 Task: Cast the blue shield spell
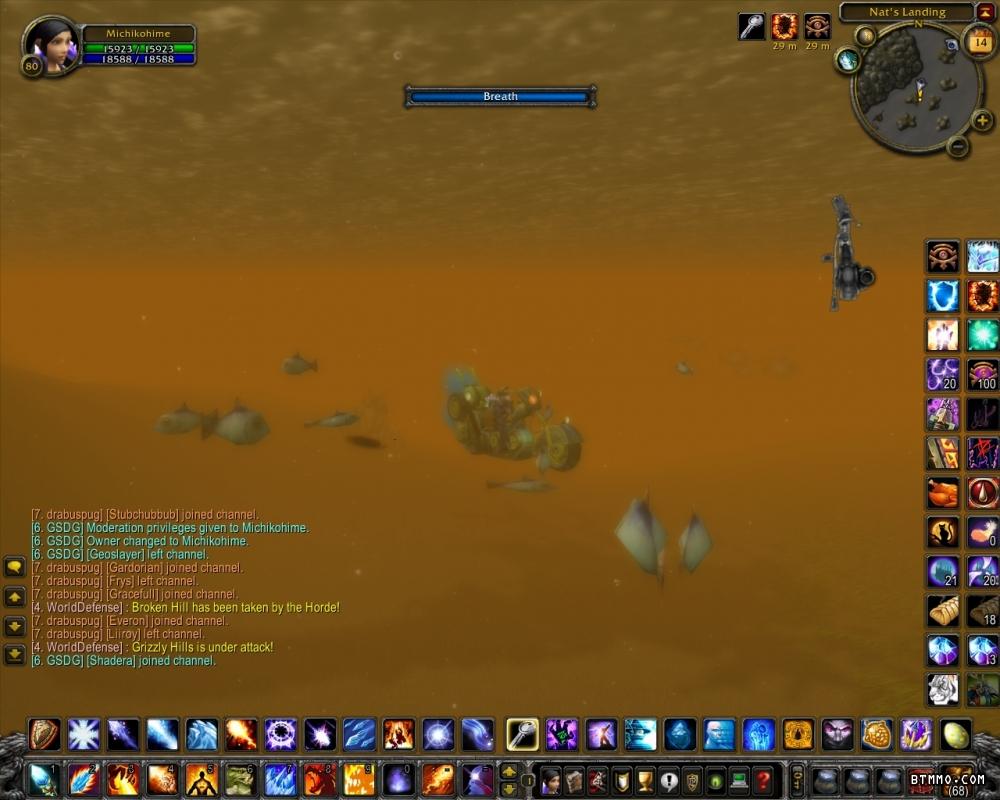(943, 296)
